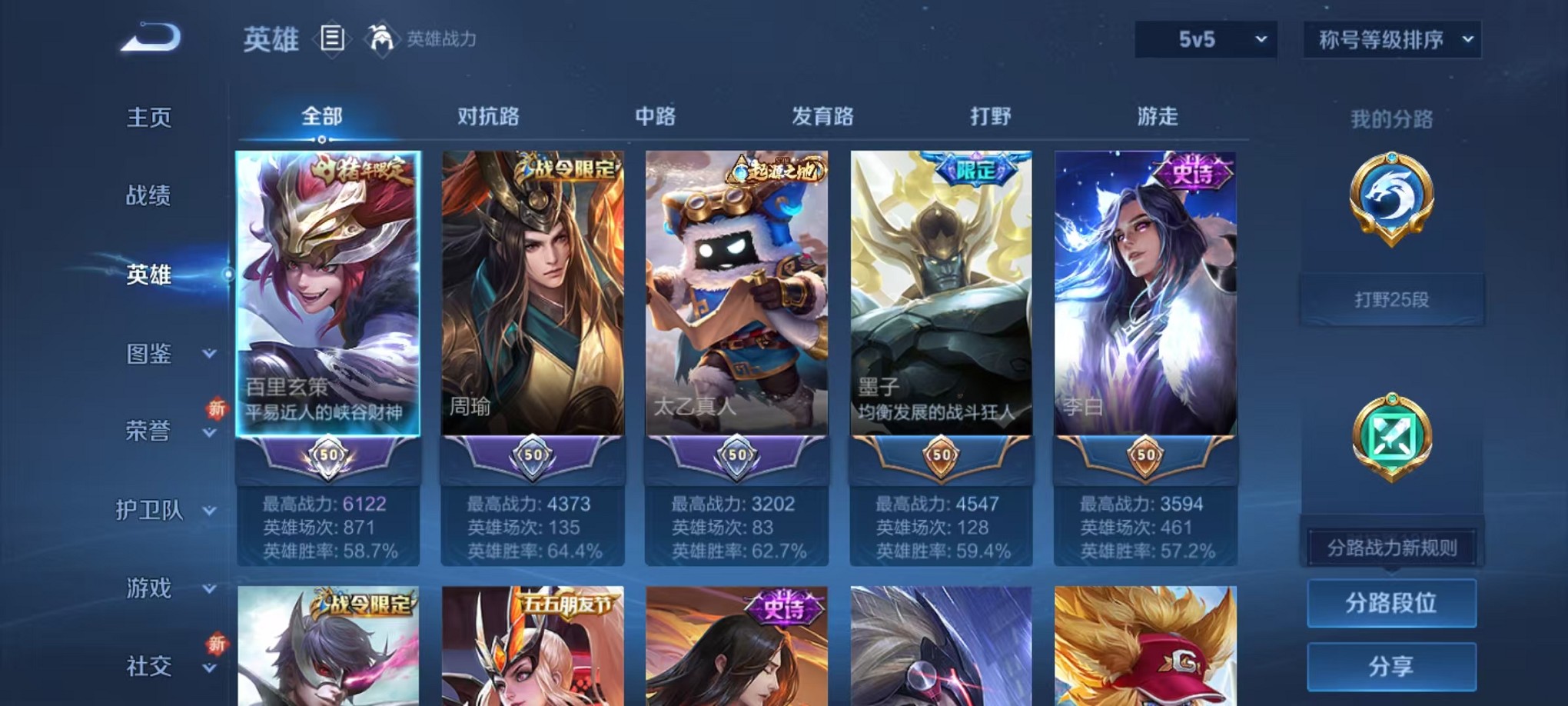This screenshot has width=1568, height=706.
Task: Click the 分享 button
Action: pyautogui.click(x=1391, y=667)
